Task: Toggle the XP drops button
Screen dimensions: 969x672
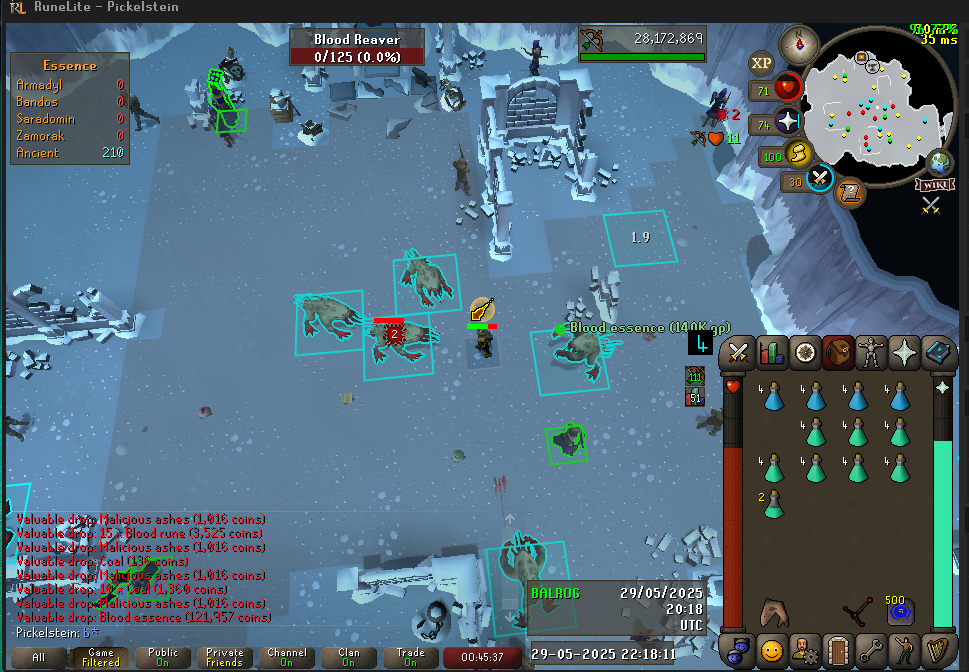Action: coord(762,63)
